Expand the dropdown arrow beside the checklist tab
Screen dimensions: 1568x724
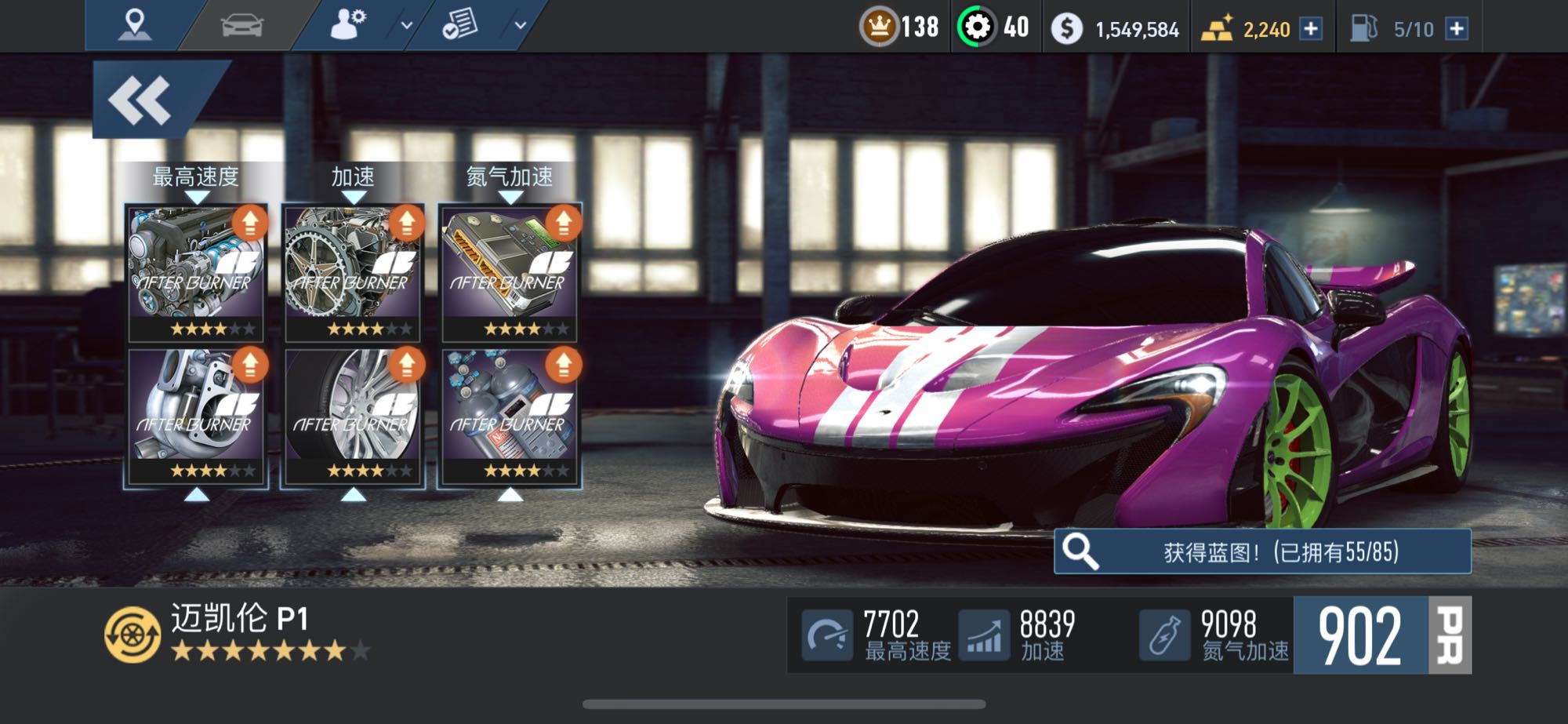521,25
